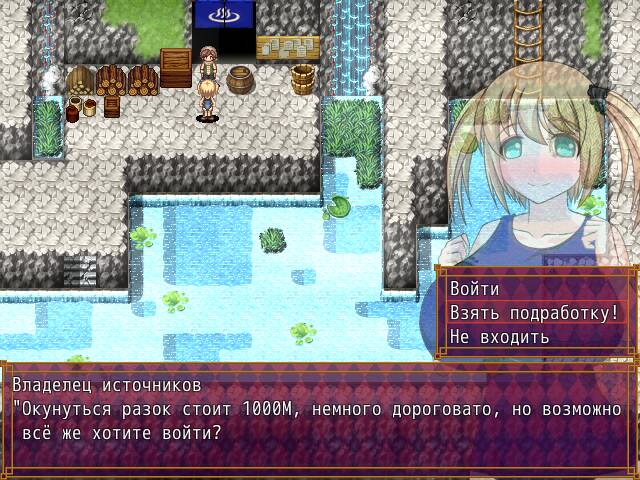Pick the "Не входить" option
The width and height of the screenshot is (640, 480).
[x=499, y=336]
